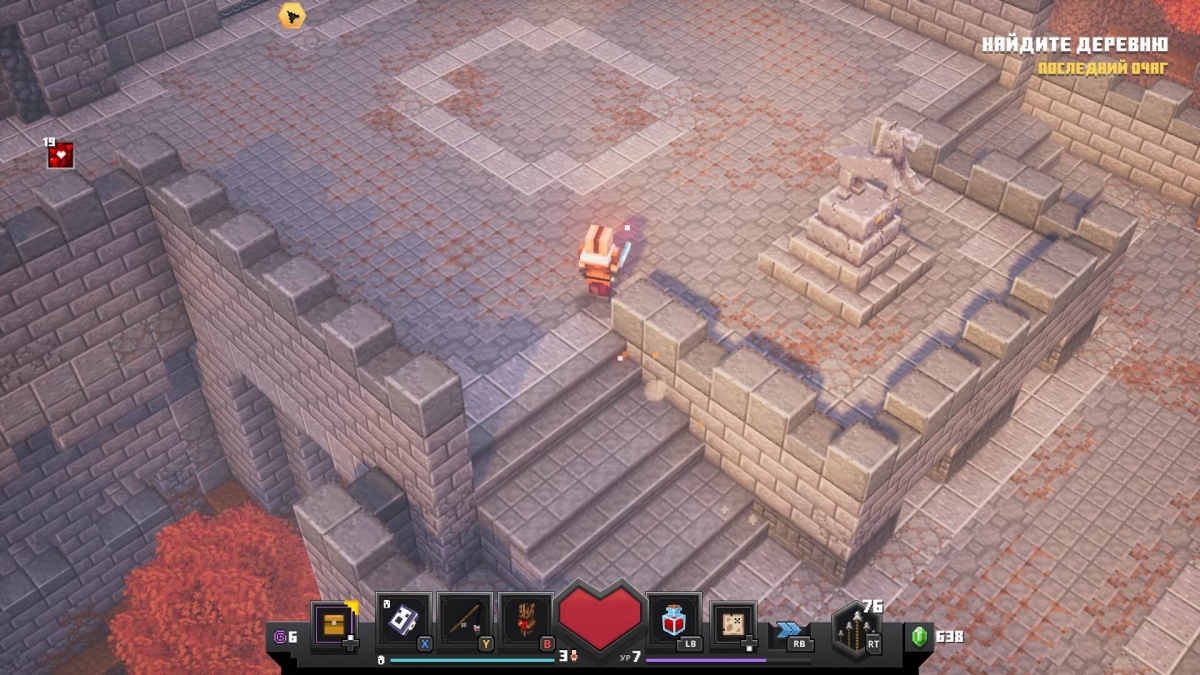1200x675 pixels.
Task: Activate the fishing rod artifact
Action: [465, 620]
